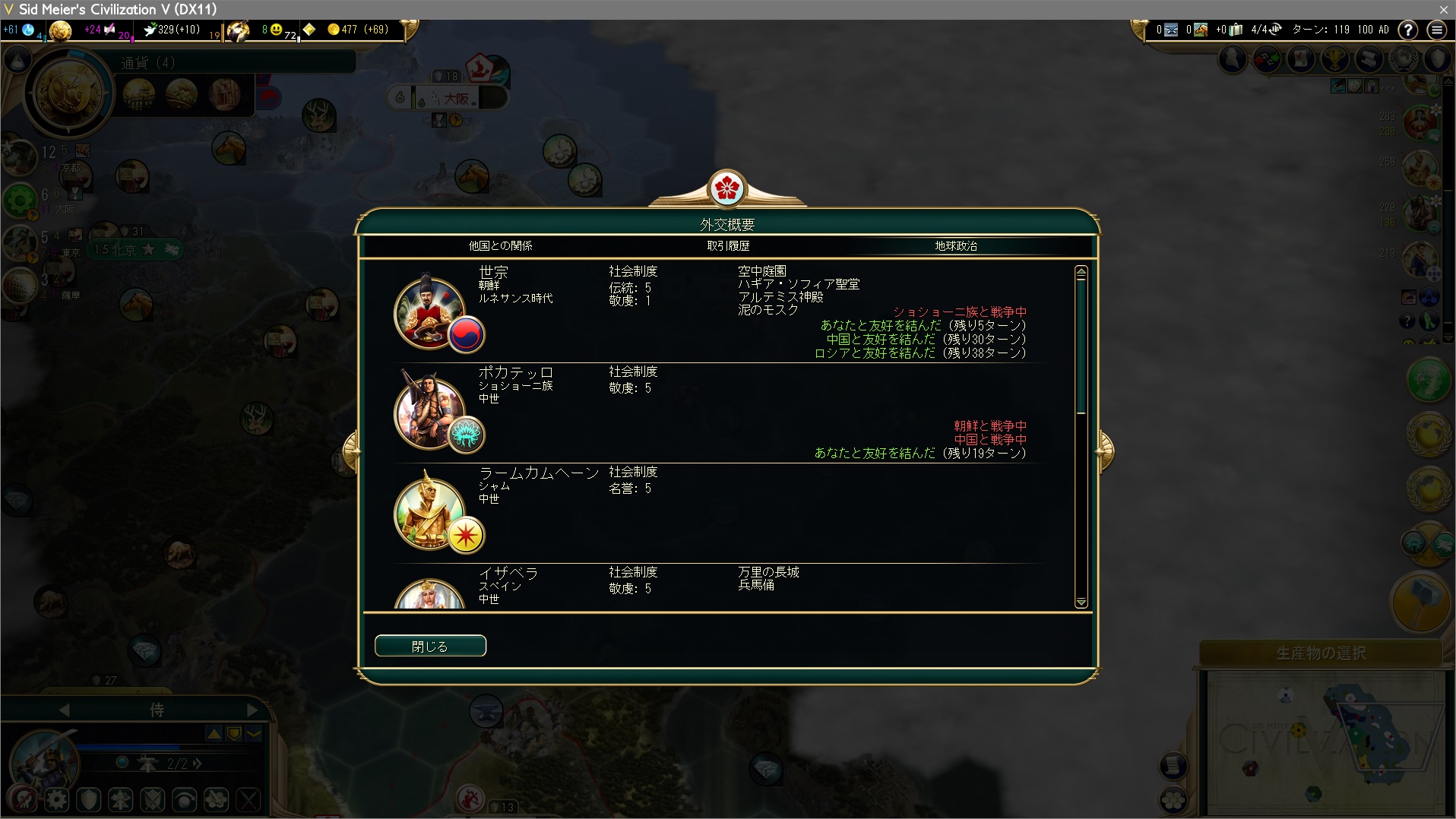Screen dimensions: 1456x819
Task: Switch to the 他国との関係 tab
Action: (500, 245)
